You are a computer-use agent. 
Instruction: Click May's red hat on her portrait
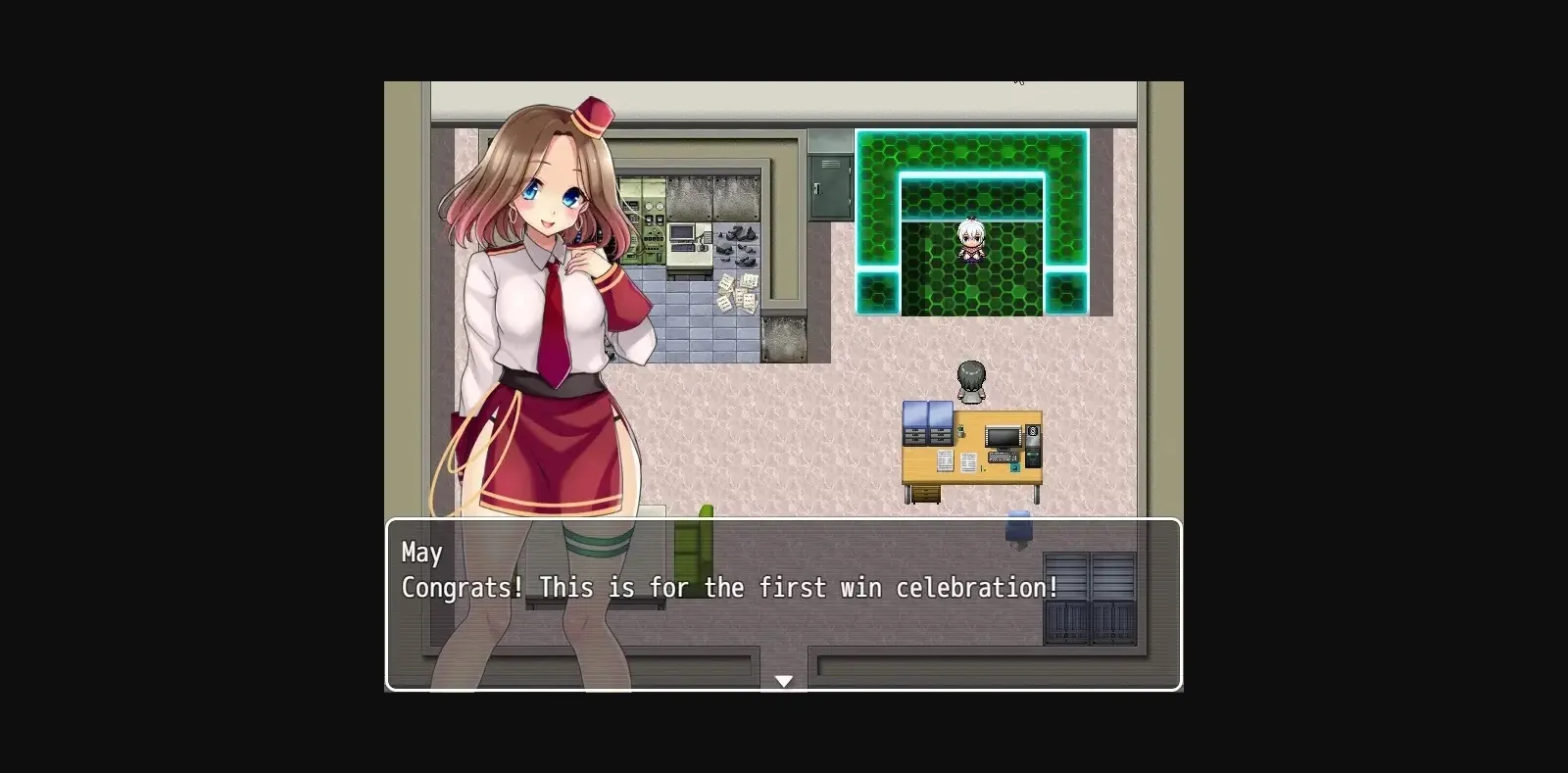coord(595,118)
